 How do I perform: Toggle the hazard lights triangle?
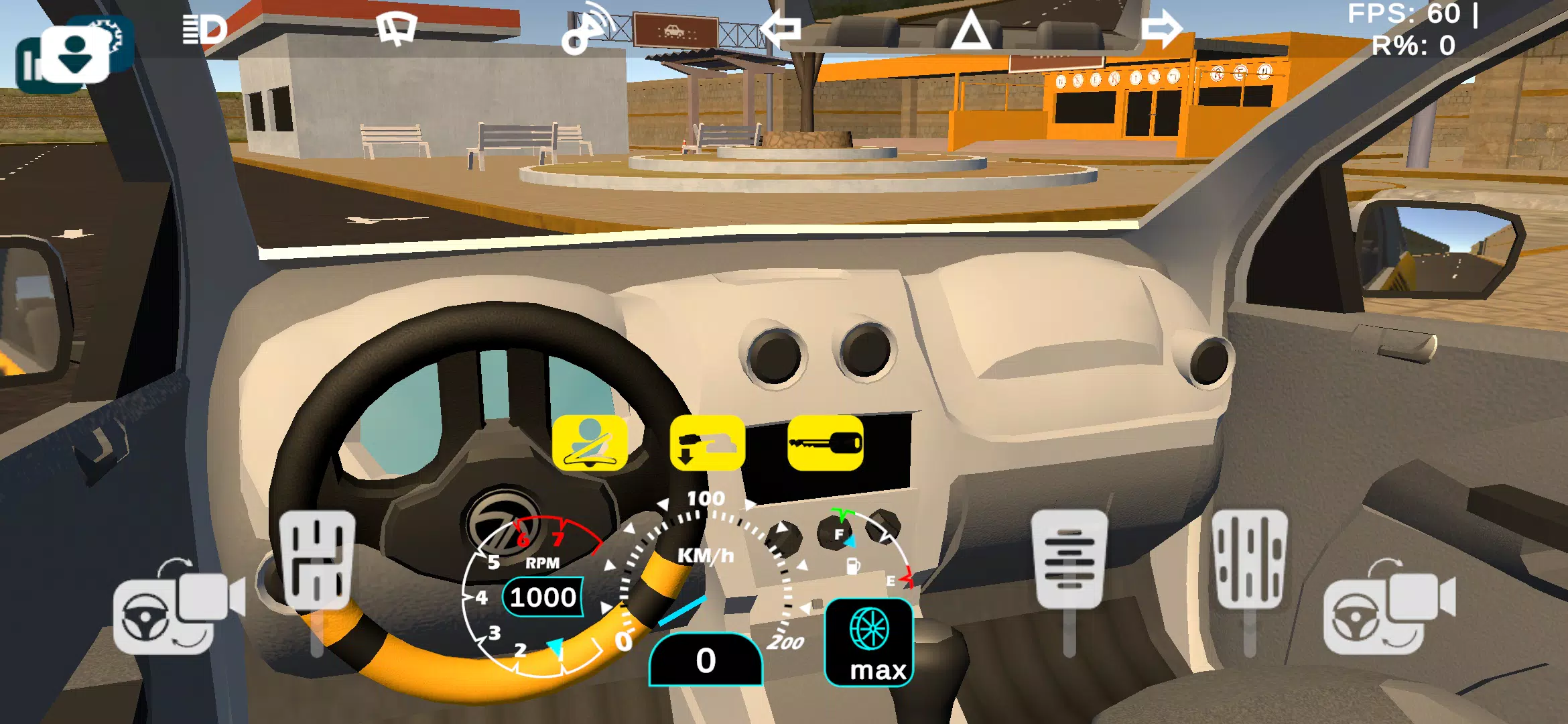point(972,28)
